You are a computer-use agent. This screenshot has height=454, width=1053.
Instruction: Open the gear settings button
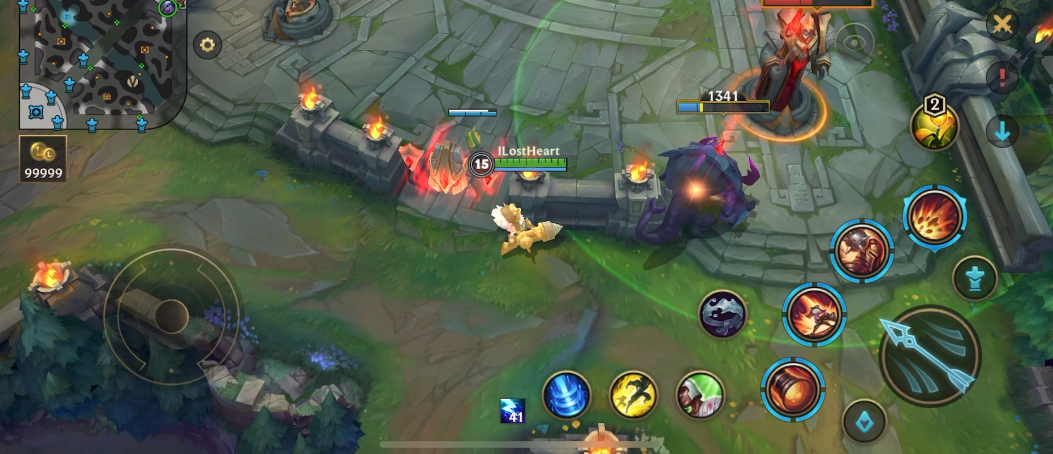coord(208,45)
